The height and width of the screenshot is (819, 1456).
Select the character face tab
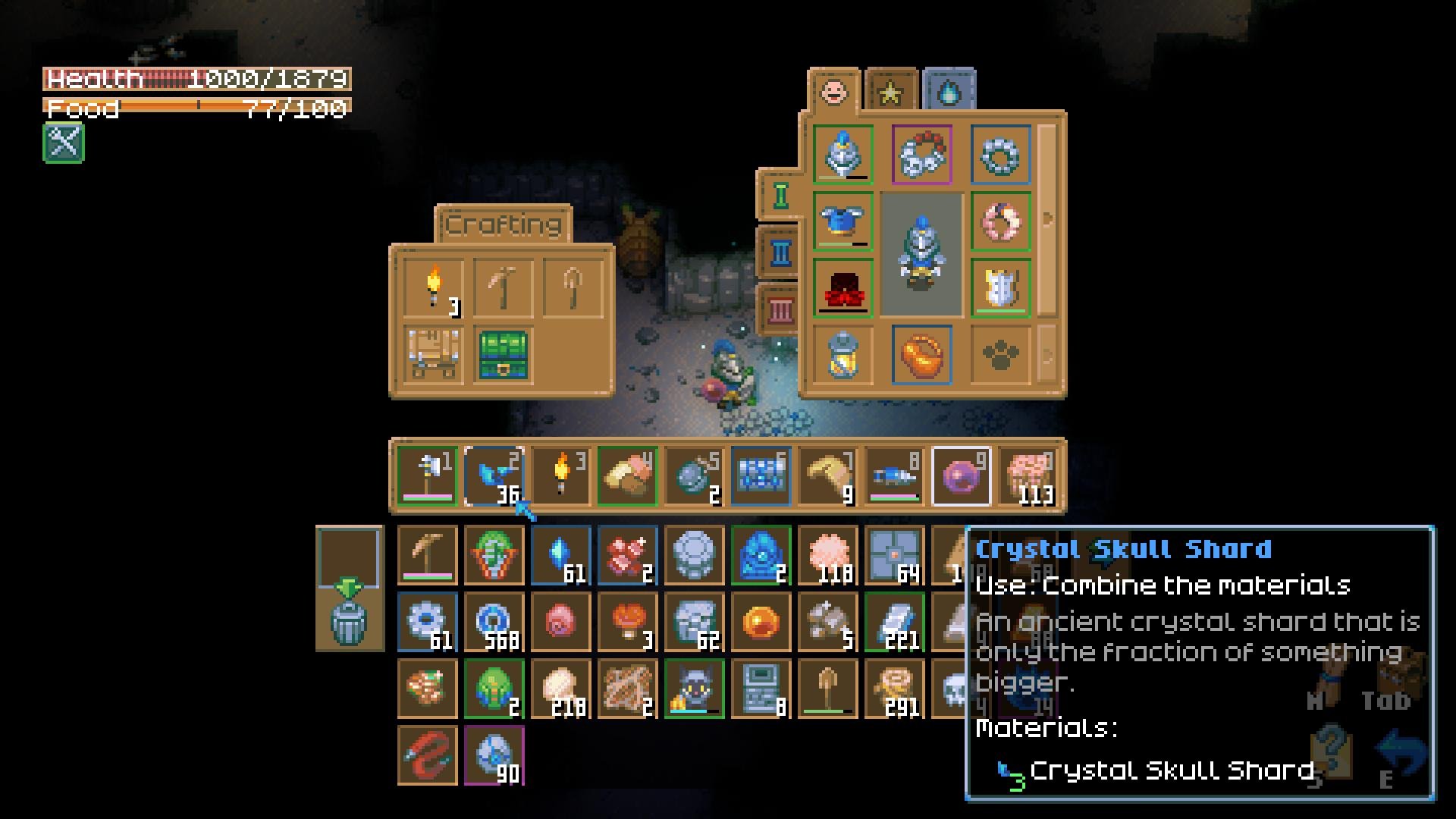(x=834, y=93)
